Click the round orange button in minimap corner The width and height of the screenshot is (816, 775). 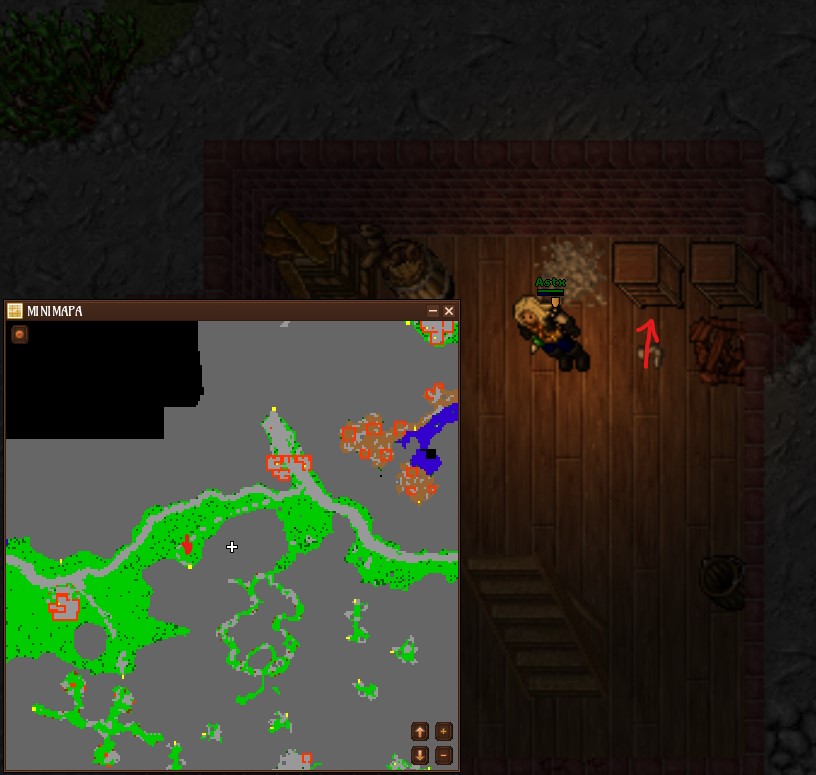click(19, 335)
